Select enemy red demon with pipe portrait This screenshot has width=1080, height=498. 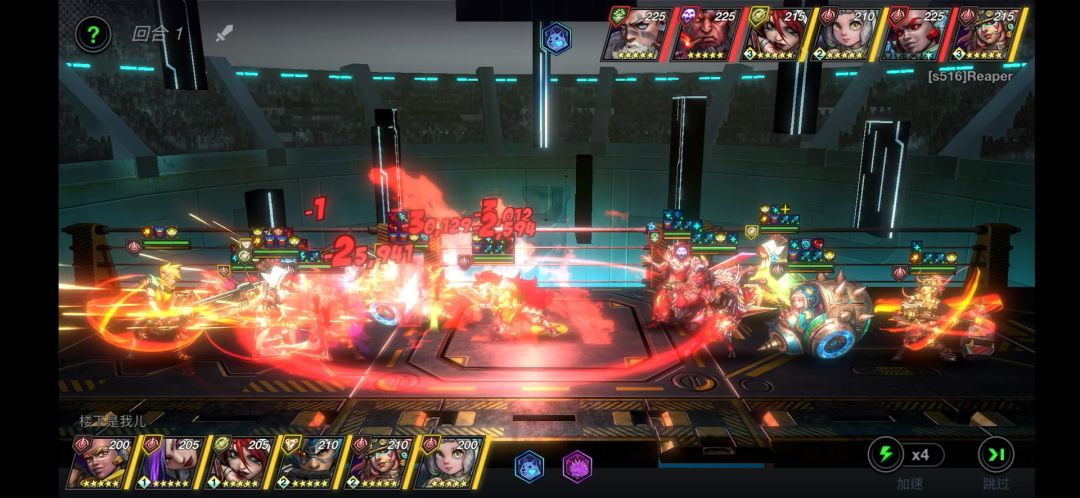pos(706,34)
